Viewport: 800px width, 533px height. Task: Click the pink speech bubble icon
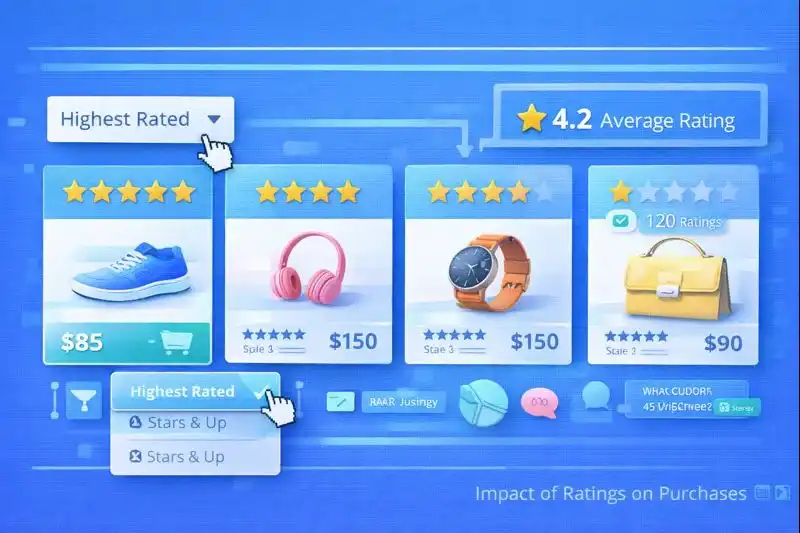[540, 402]
